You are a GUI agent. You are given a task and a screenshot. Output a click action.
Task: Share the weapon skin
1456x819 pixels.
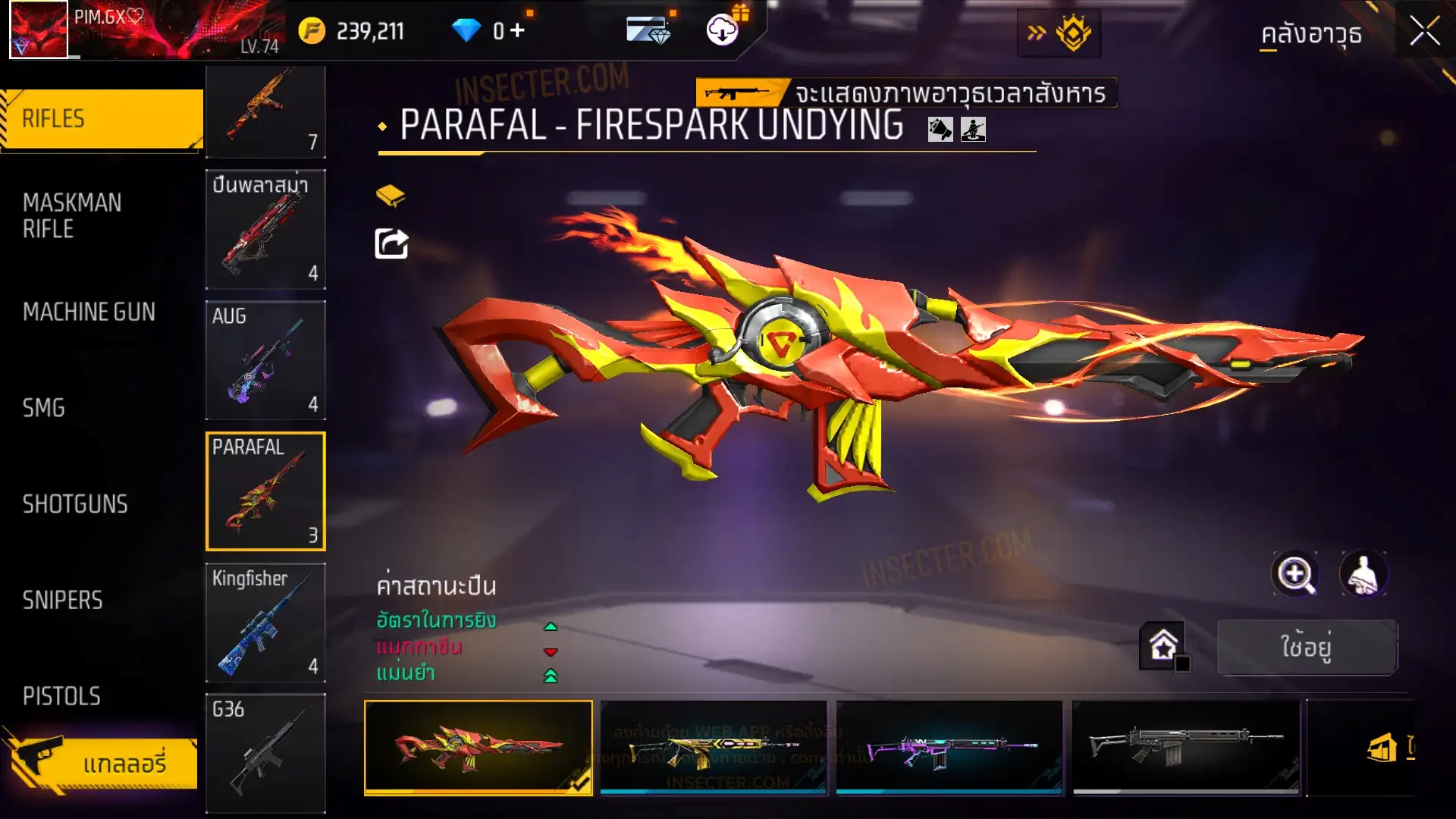391,244
